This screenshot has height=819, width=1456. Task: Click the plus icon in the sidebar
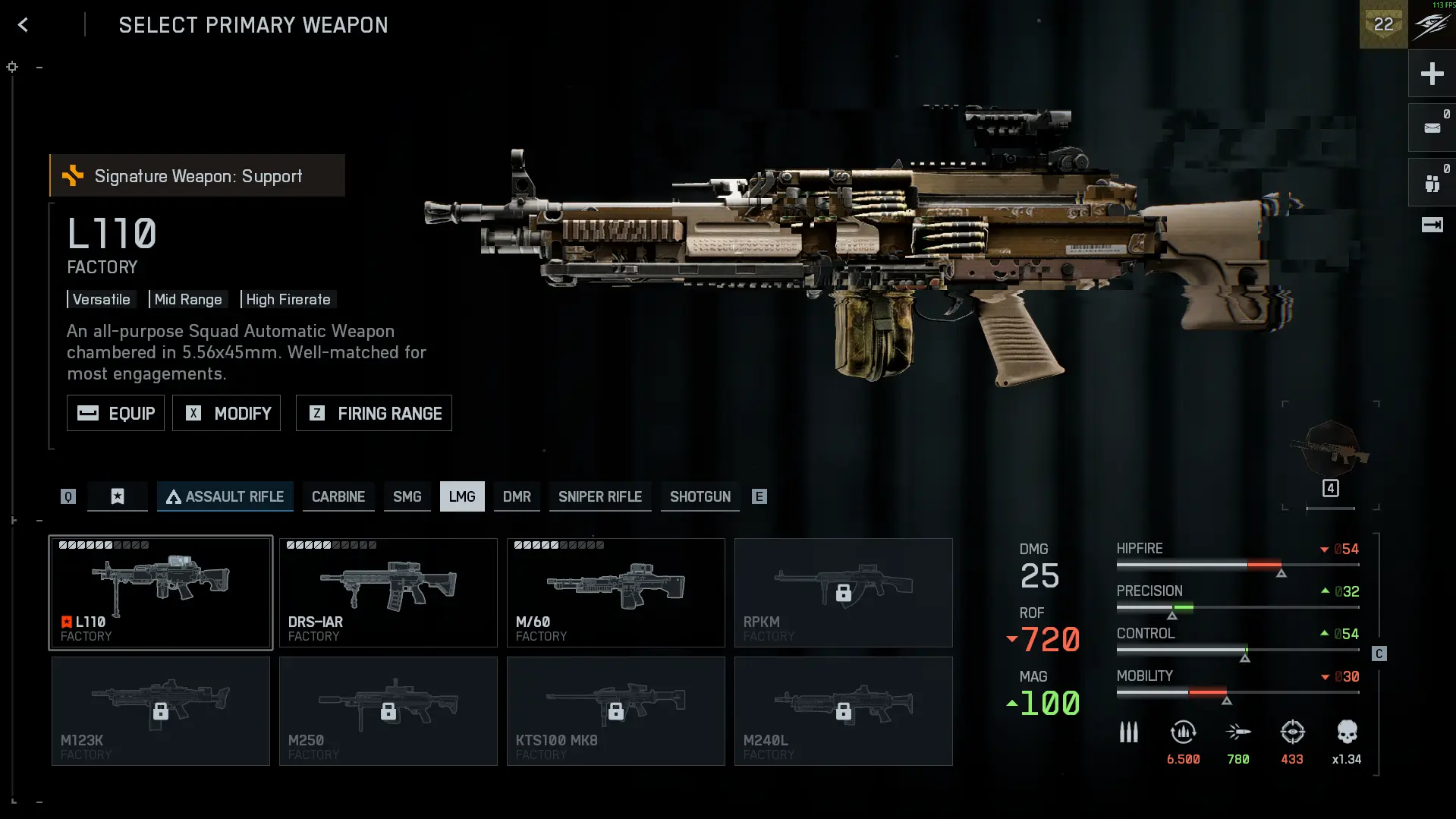coord(1432,74)
